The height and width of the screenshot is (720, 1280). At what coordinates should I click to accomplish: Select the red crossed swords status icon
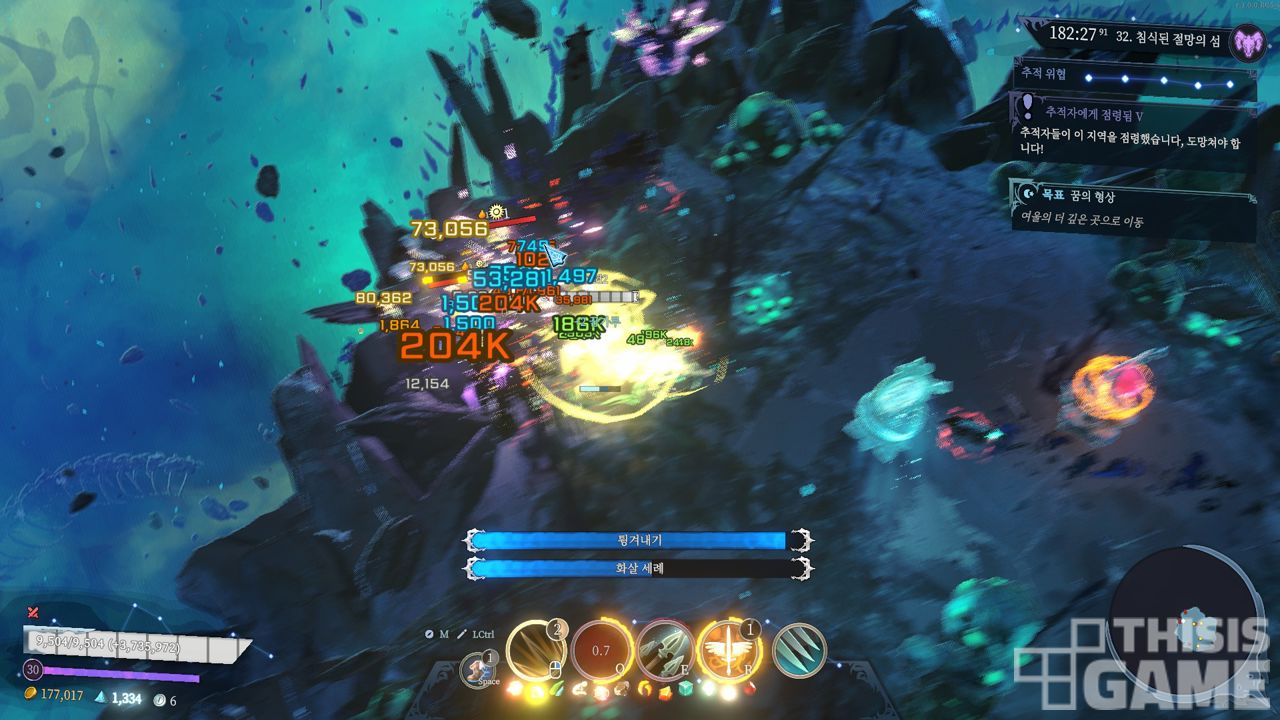point(33,612)
